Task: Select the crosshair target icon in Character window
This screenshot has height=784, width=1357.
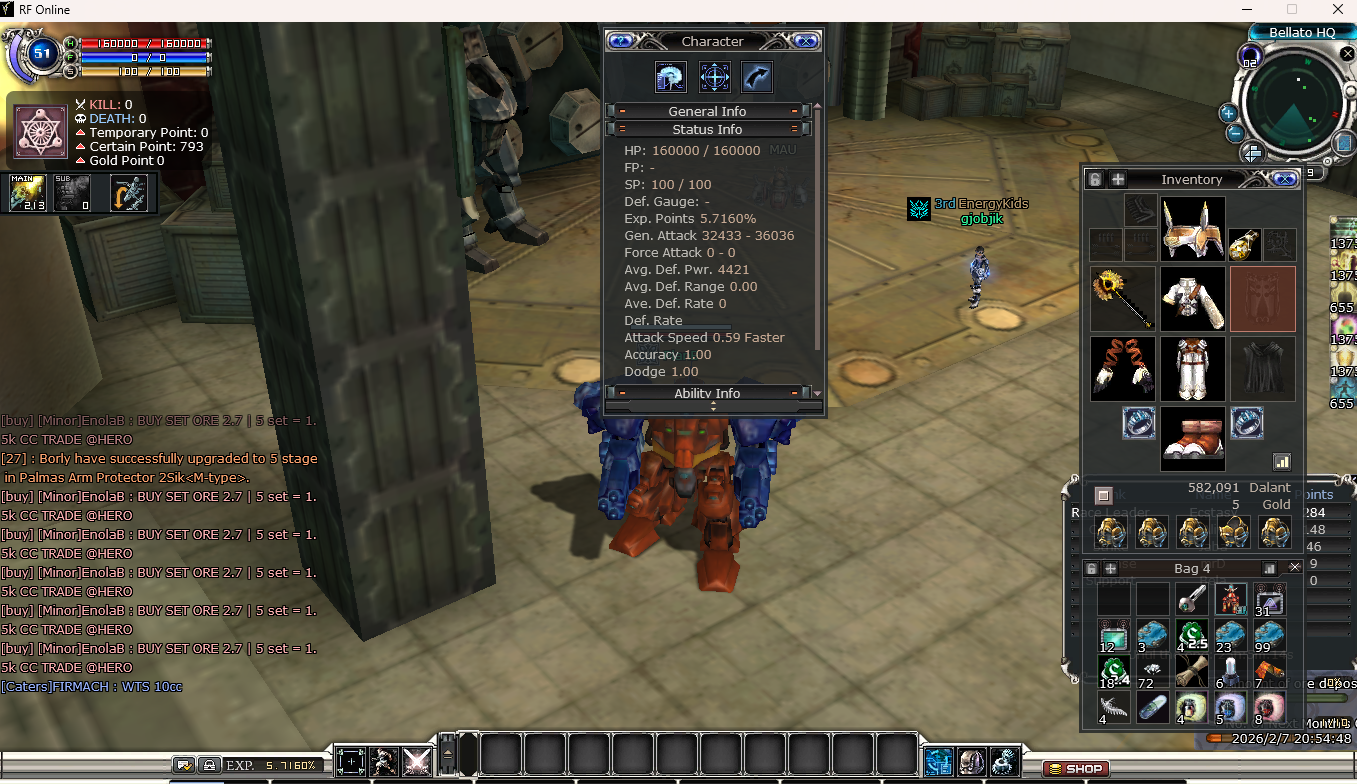Action: (714, 77)
